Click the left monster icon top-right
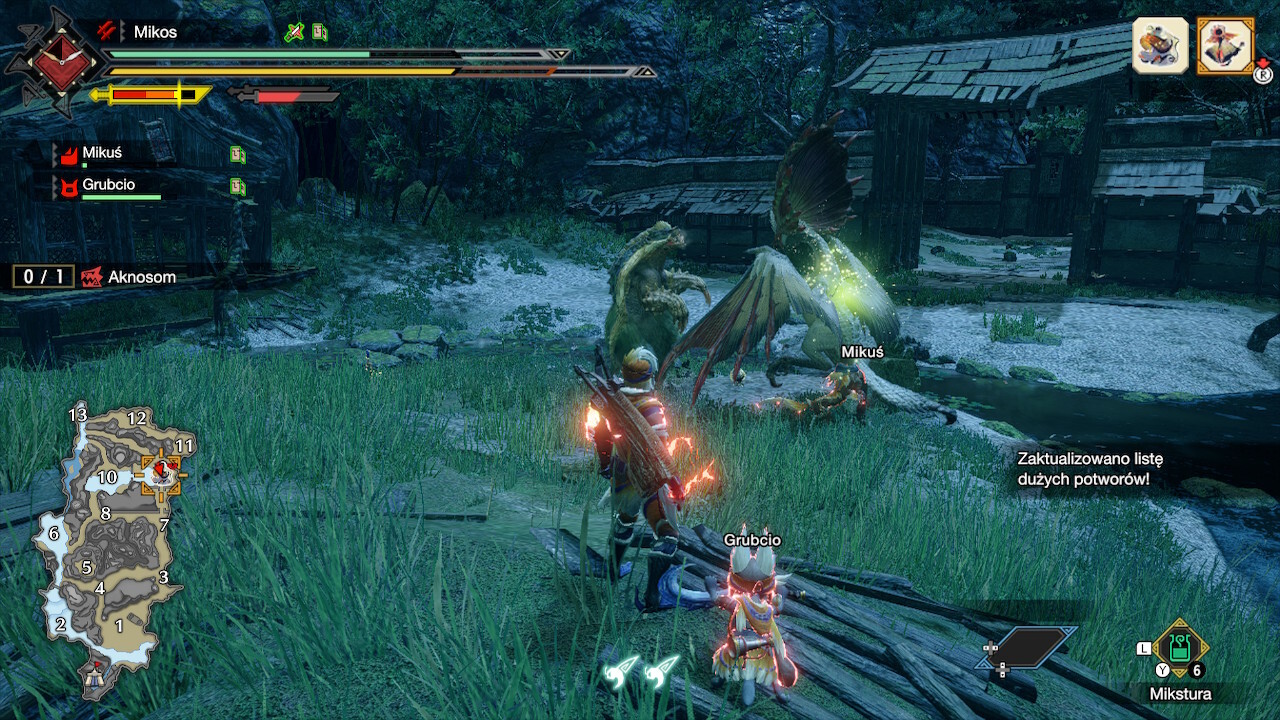Screen dimensions: 1280x720 tap(1160, 46)
